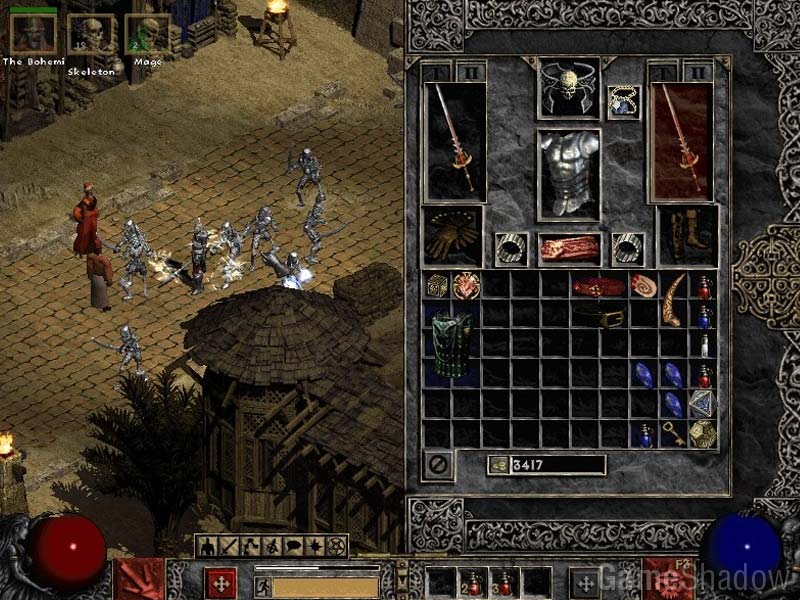This screenshot has height=600, width=800.
Task: Select the Skeleton minion portrait
Action: [92, 34]
